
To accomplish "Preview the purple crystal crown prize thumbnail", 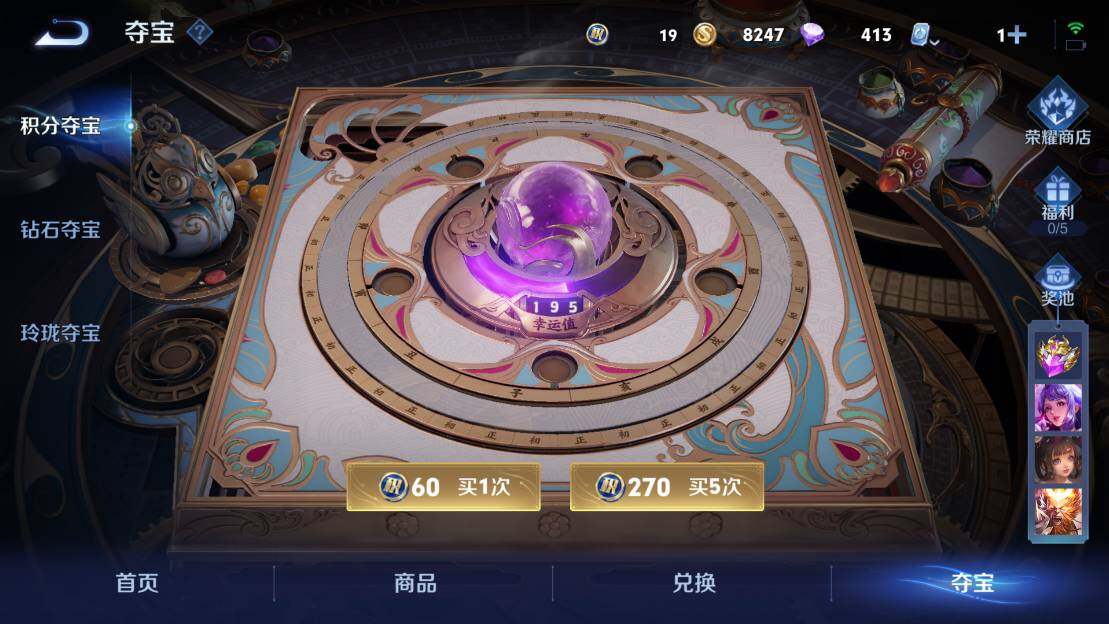I will tap(1057, 353).
